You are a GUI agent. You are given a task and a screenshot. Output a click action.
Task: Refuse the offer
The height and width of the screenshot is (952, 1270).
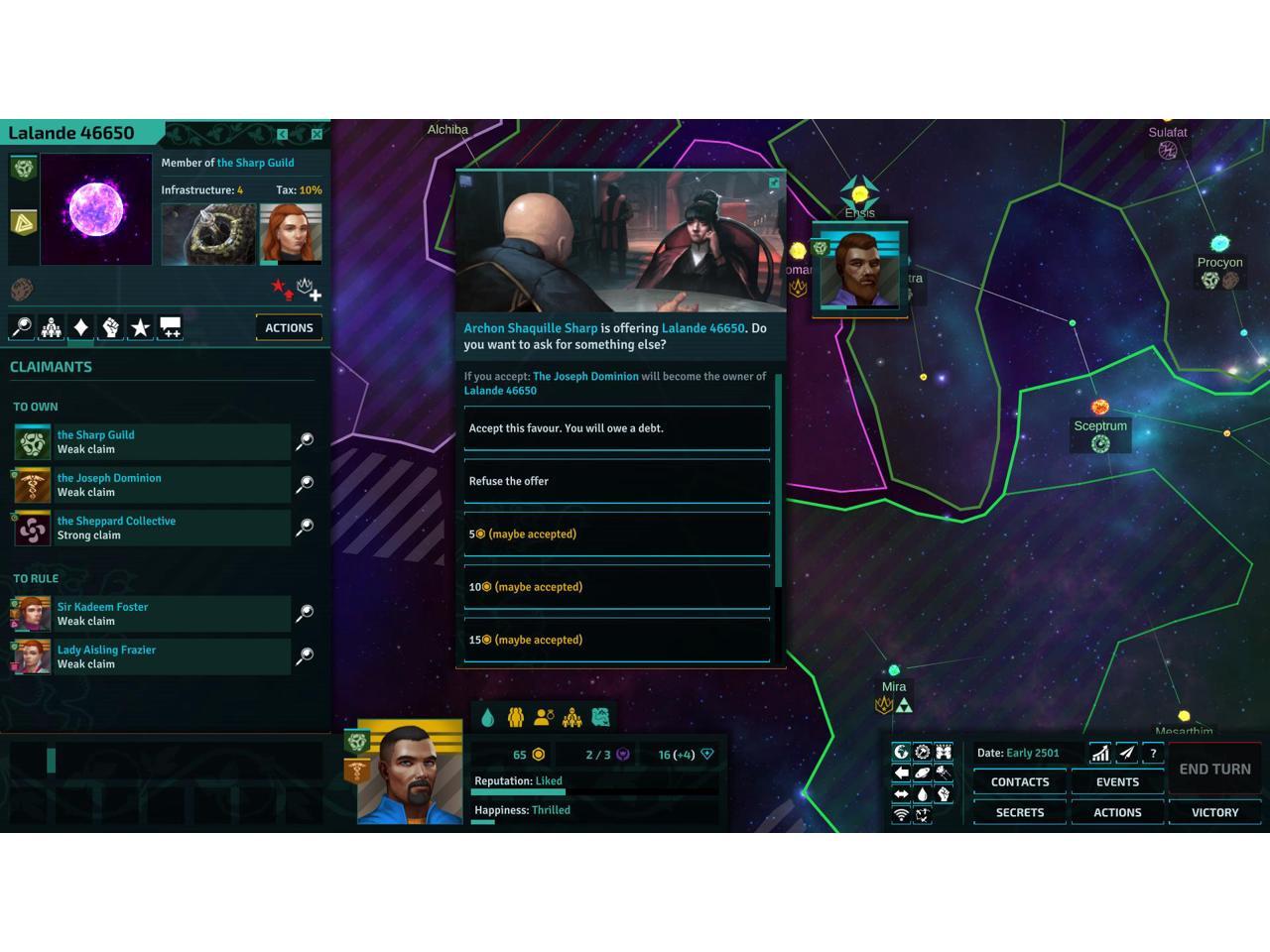616,481
